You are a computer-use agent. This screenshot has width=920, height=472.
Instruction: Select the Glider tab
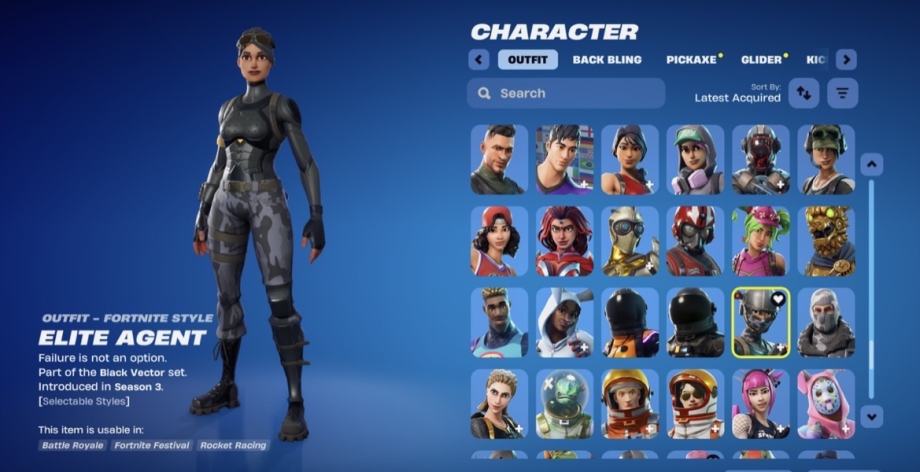pos(762,60)
